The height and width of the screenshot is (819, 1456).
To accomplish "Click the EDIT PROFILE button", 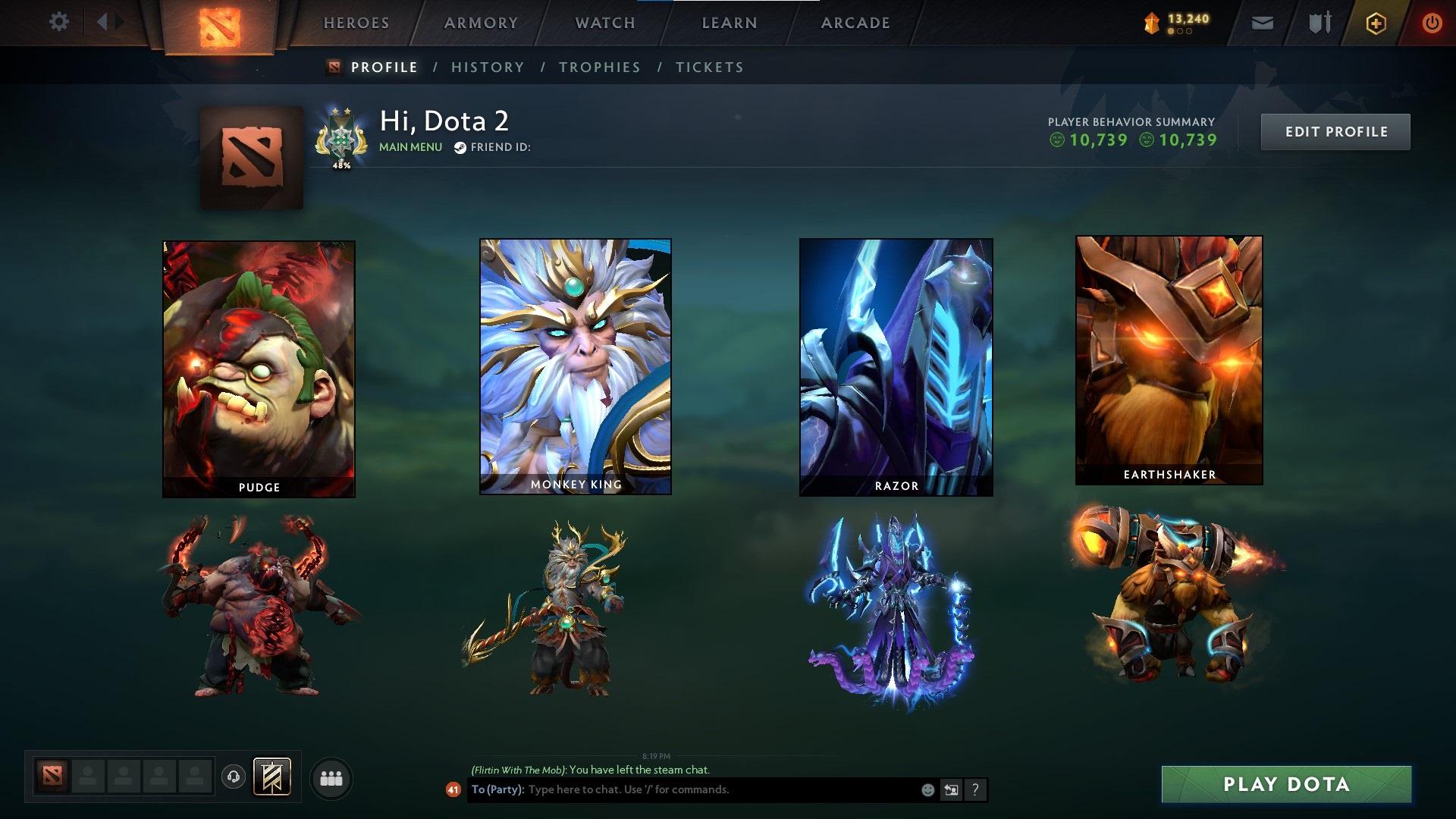I will (x=1335, y=130).
